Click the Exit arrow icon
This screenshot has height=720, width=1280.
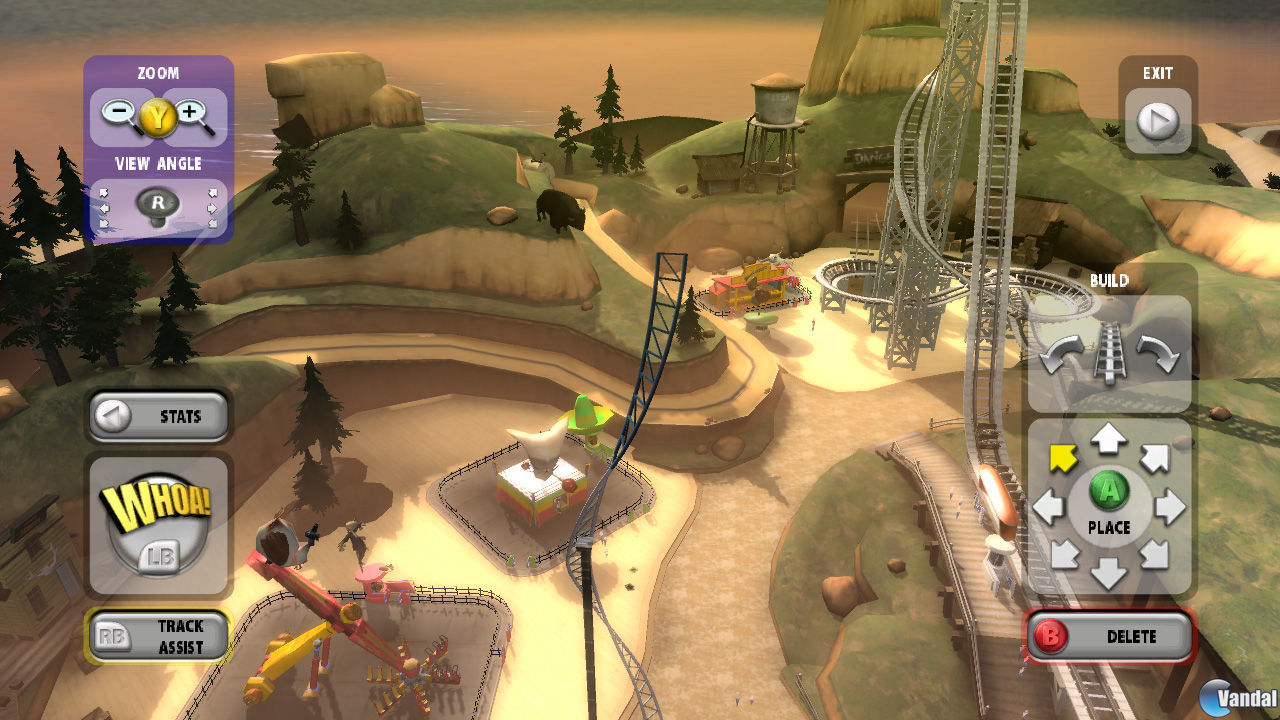tap(1158, 120)
